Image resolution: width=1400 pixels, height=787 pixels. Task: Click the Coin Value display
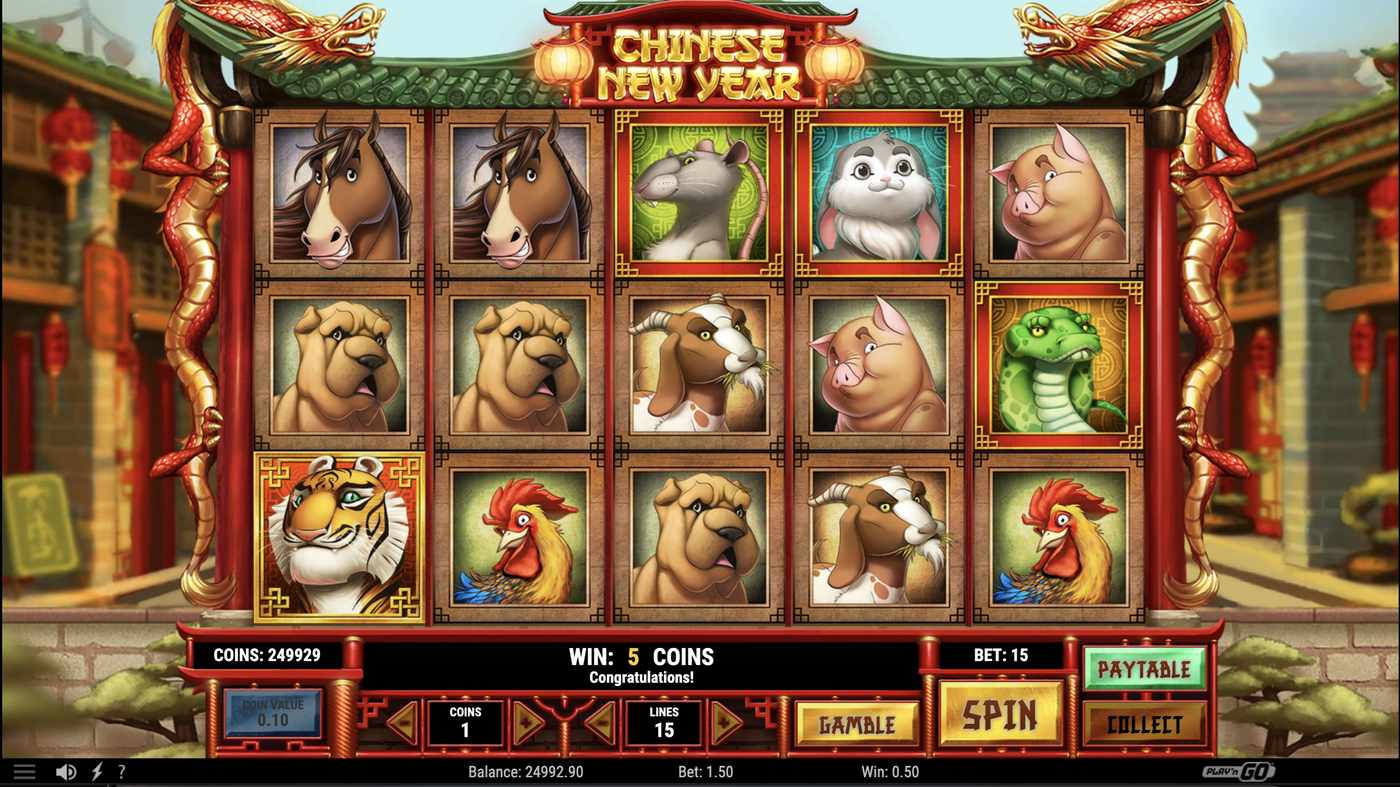point(274,711)
